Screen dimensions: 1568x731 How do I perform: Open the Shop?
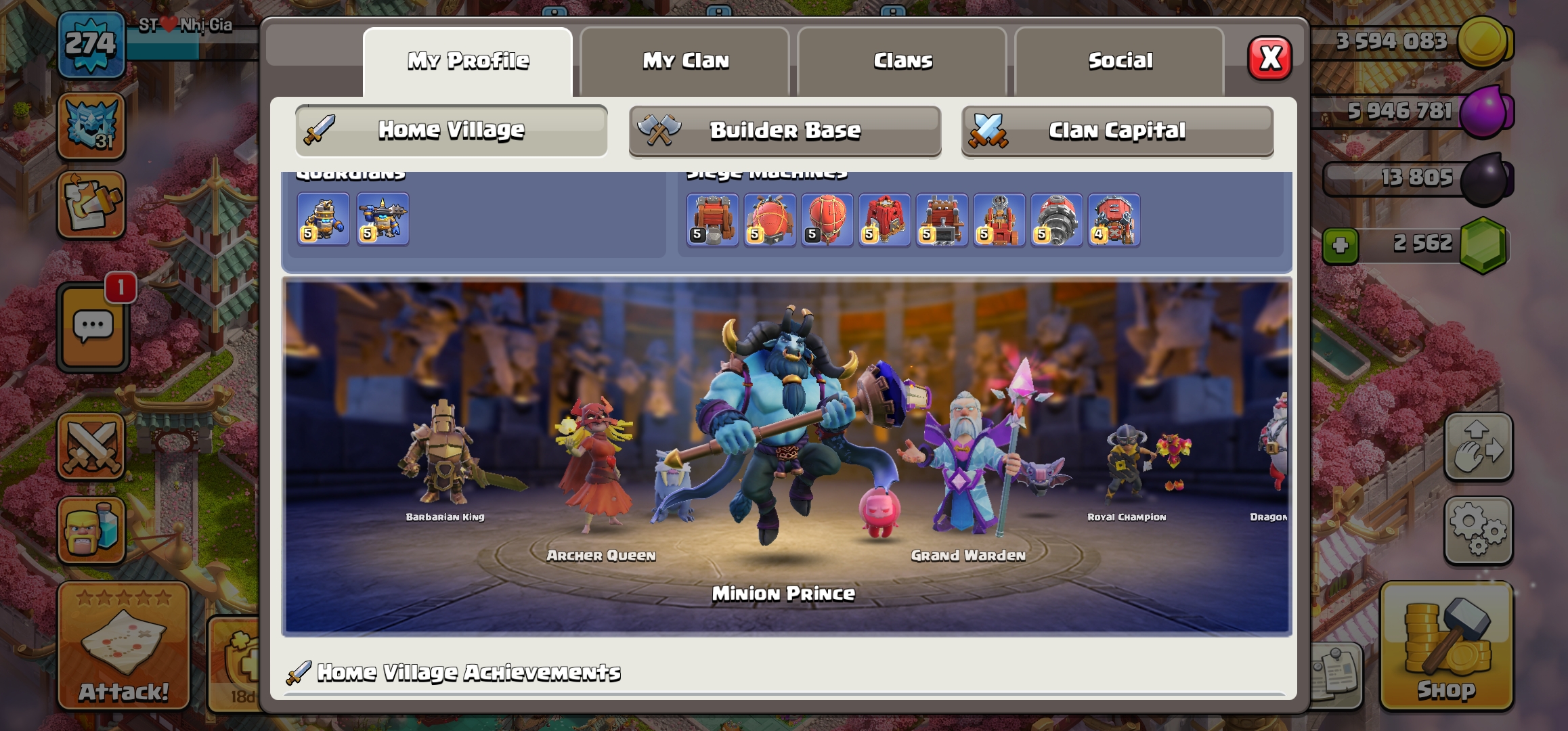click(x=1446, y=645)
